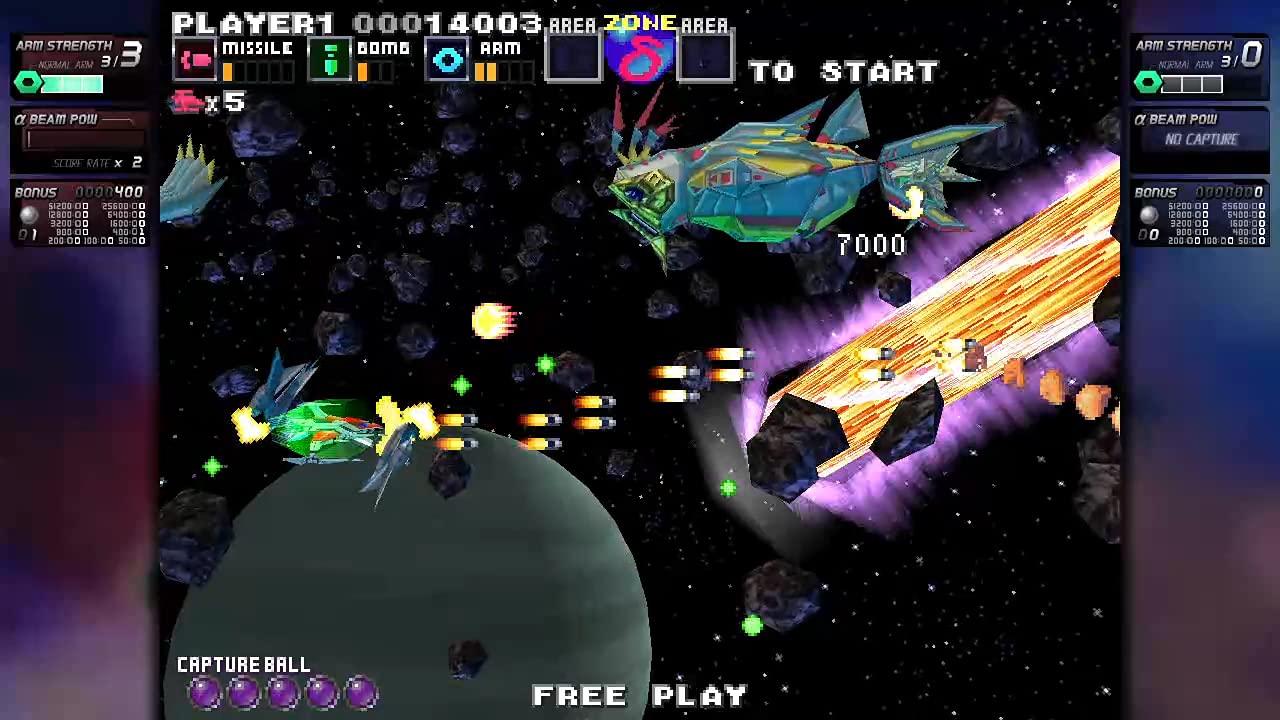Click the pink ship lives icon showing x5
Image resolution: width=1280 pixels, height=720 pixels.
(x=186, y=103)
